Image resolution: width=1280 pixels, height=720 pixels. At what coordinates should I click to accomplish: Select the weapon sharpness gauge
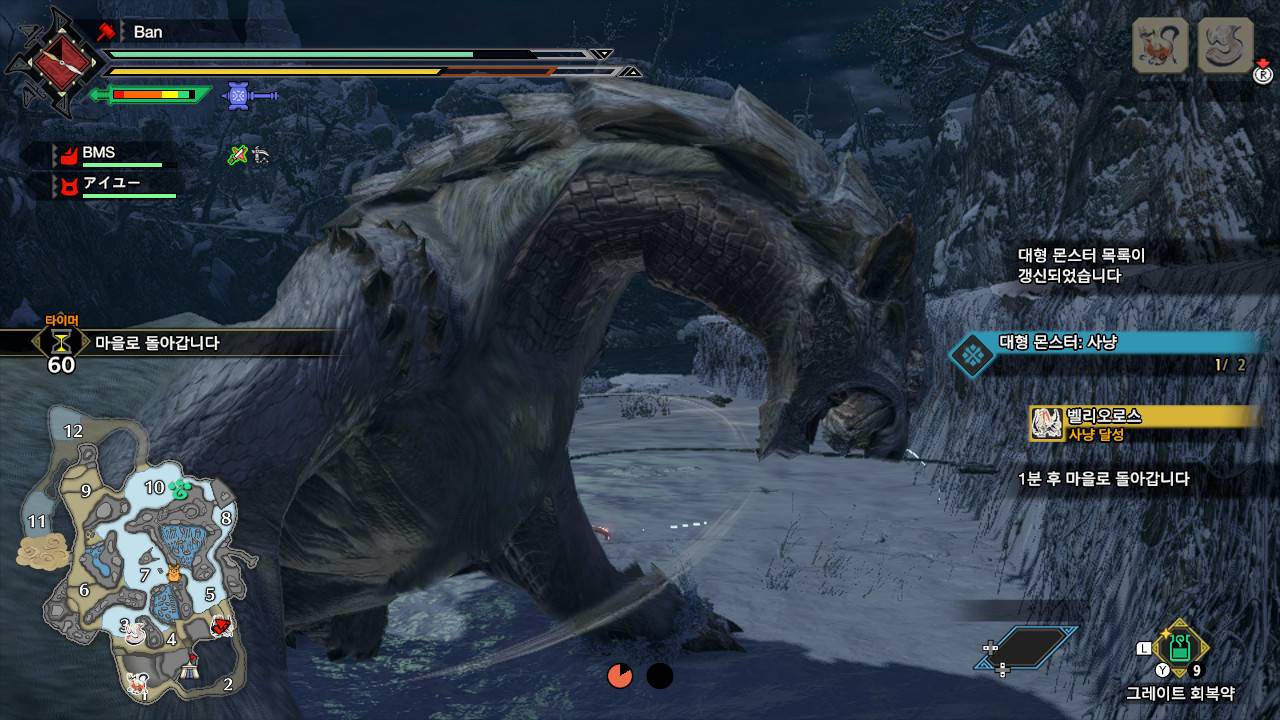(x=152, y=95)
